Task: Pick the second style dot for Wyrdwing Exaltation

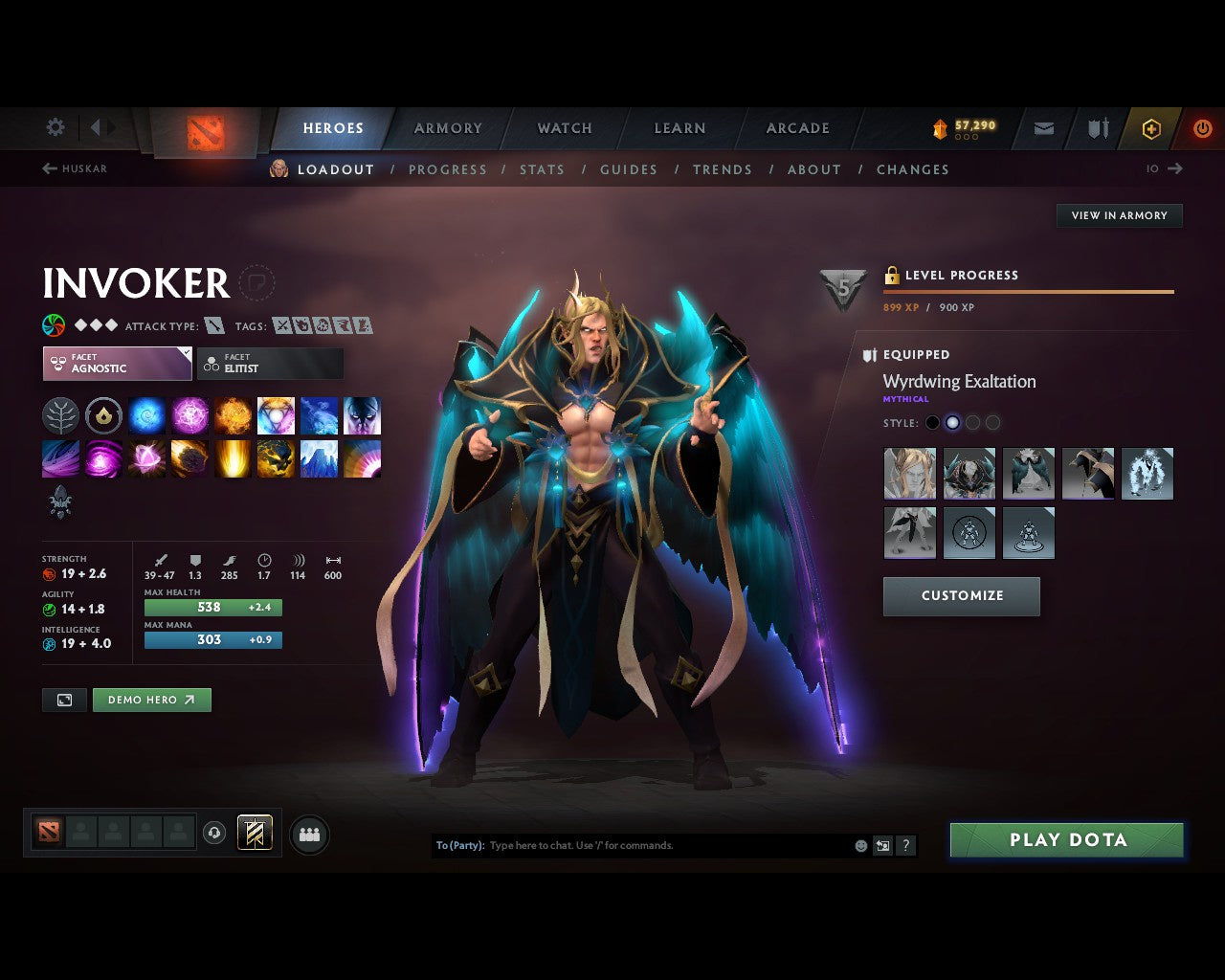Action: coord(952,422)
